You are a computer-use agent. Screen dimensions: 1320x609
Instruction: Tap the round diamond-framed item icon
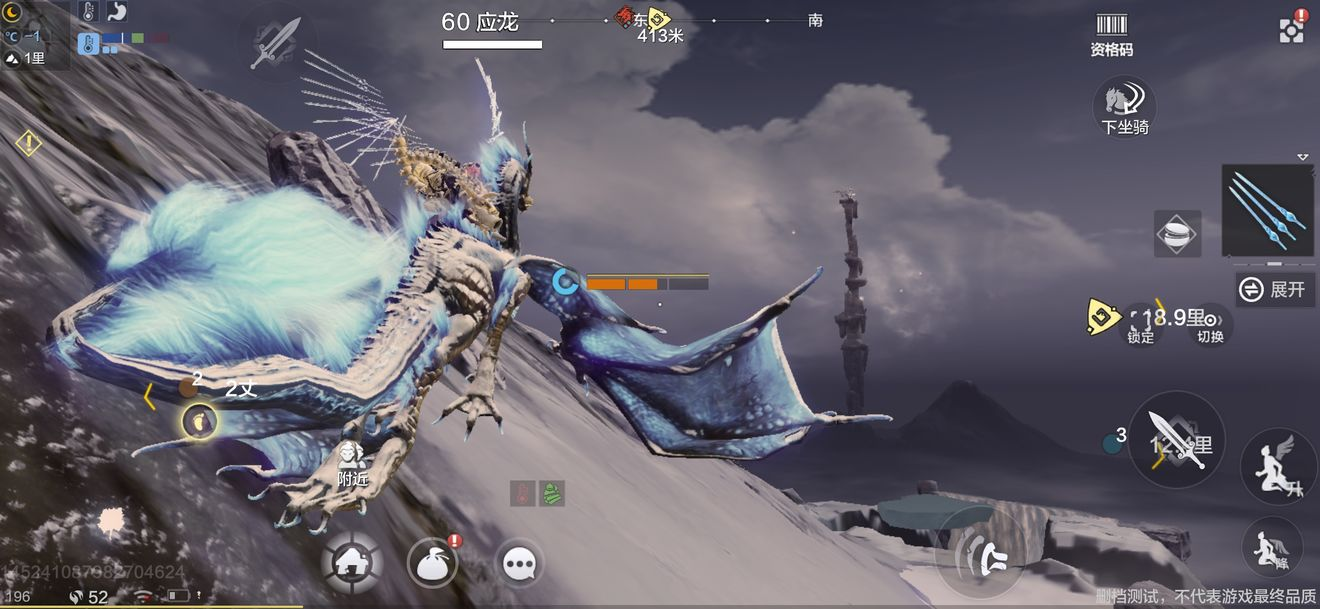pyautogui.click(x=1176, y=234)
